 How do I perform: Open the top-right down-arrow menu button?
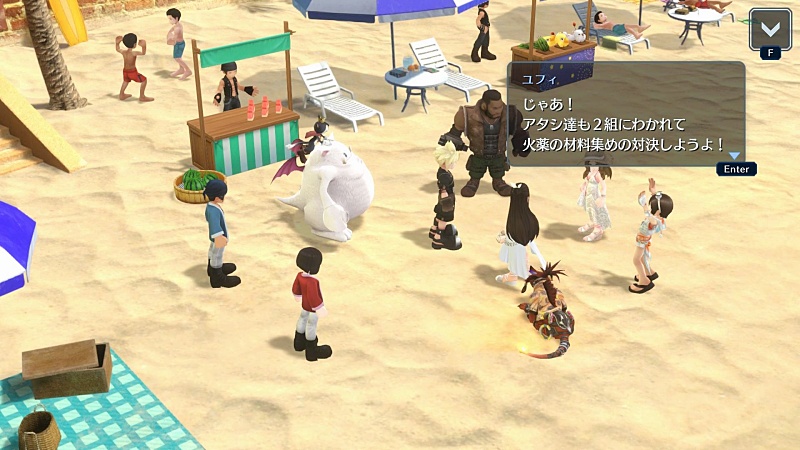769,27
